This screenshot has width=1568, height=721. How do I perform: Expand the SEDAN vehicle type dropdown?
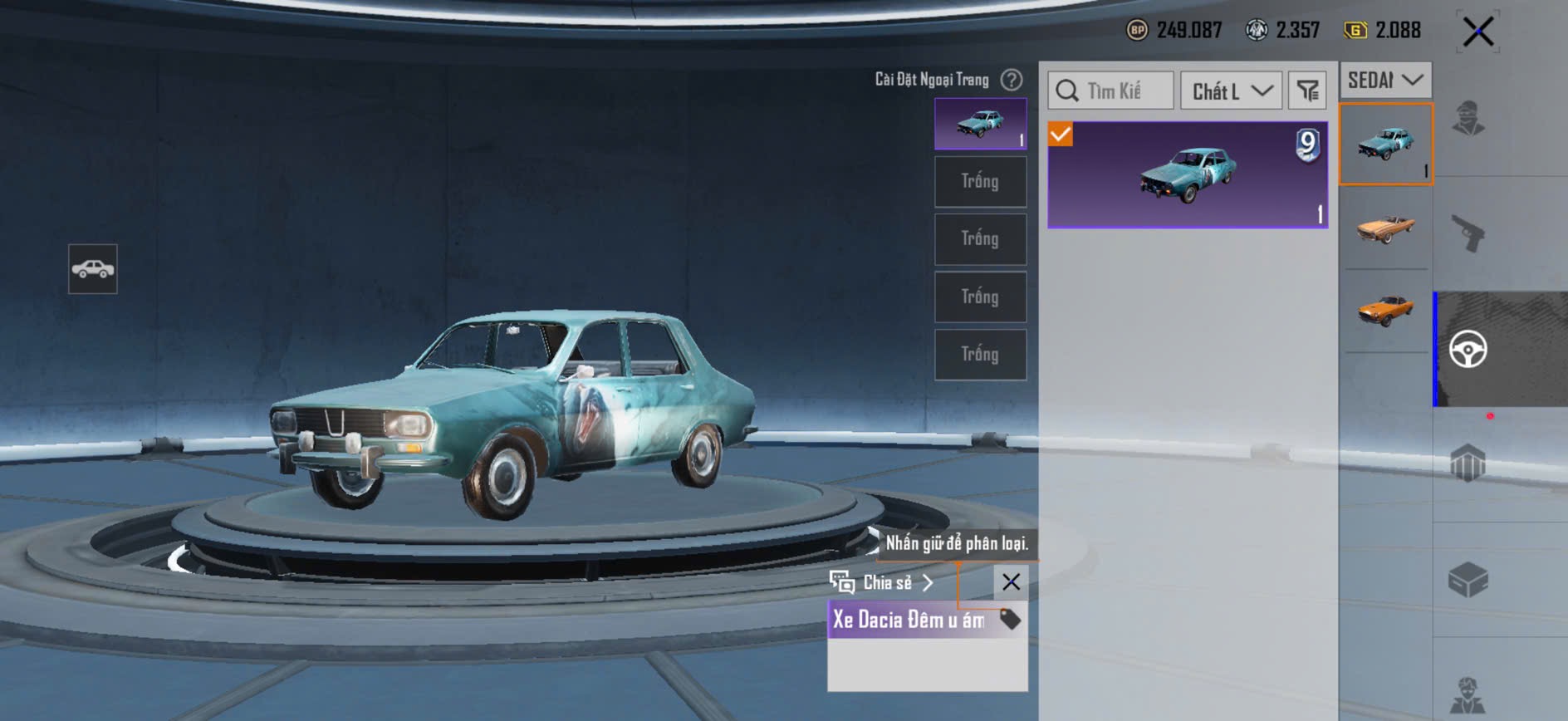point(1384,81)
